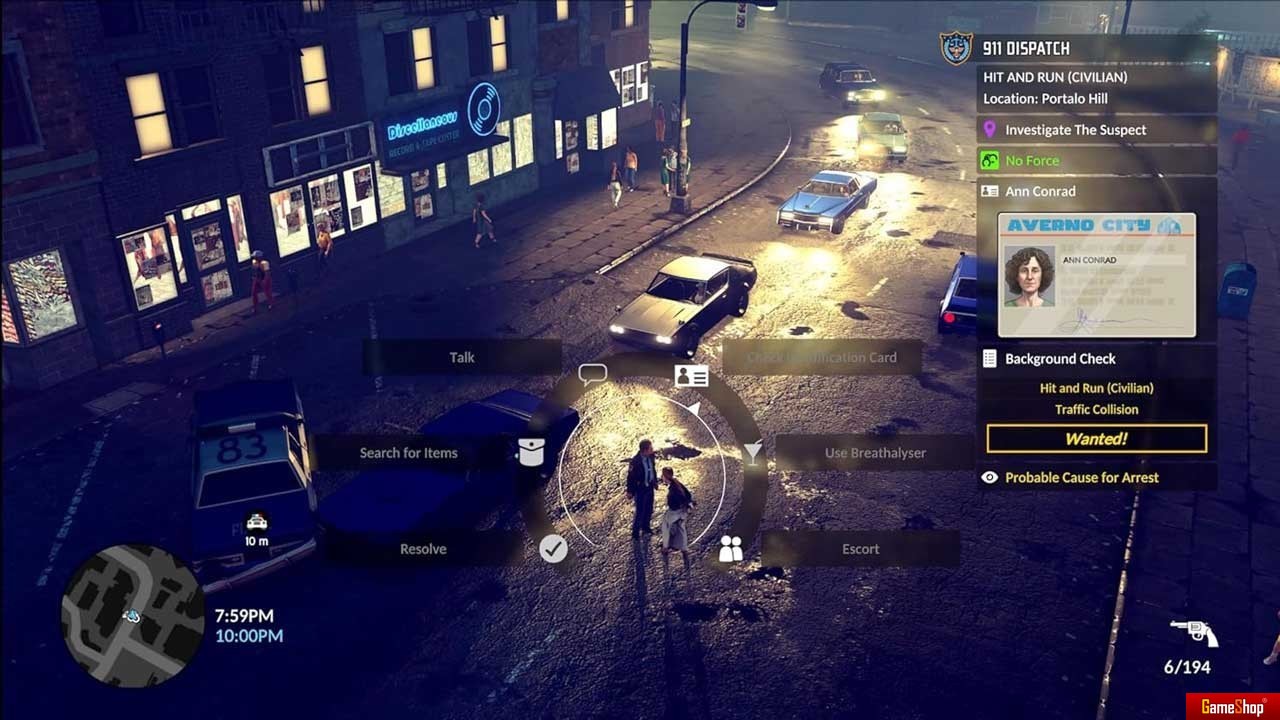The height and width of the screenshot is (720, 1280).
Task: Select Check Identification Card option
Action: (x=822, y=357)
